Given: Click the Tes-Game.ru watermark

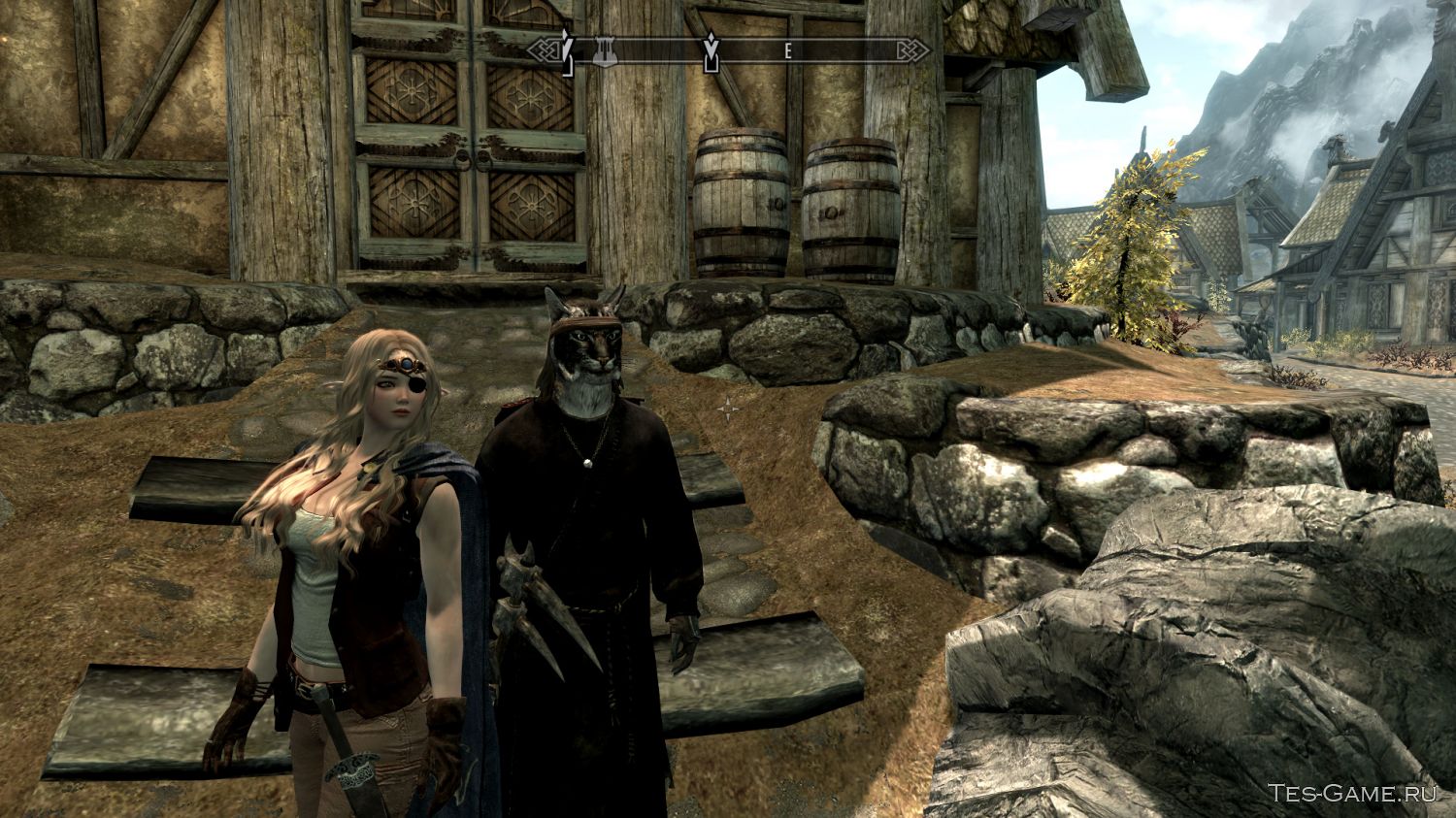Looking at the screenshot, I should 1356,794.
